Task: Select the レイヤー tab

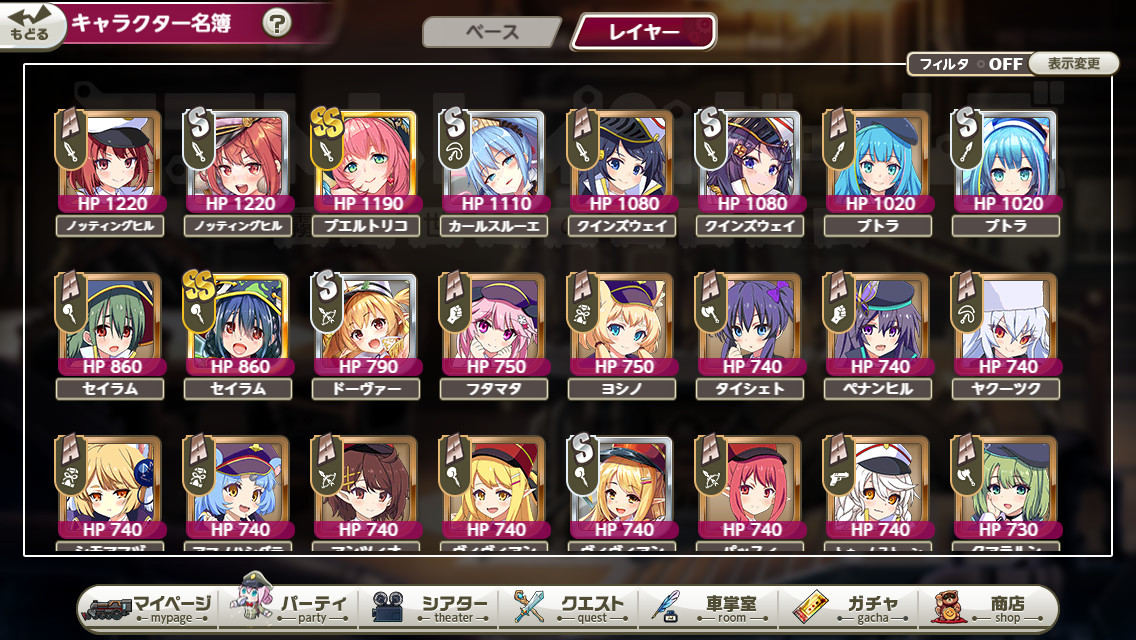Action: 643,32
